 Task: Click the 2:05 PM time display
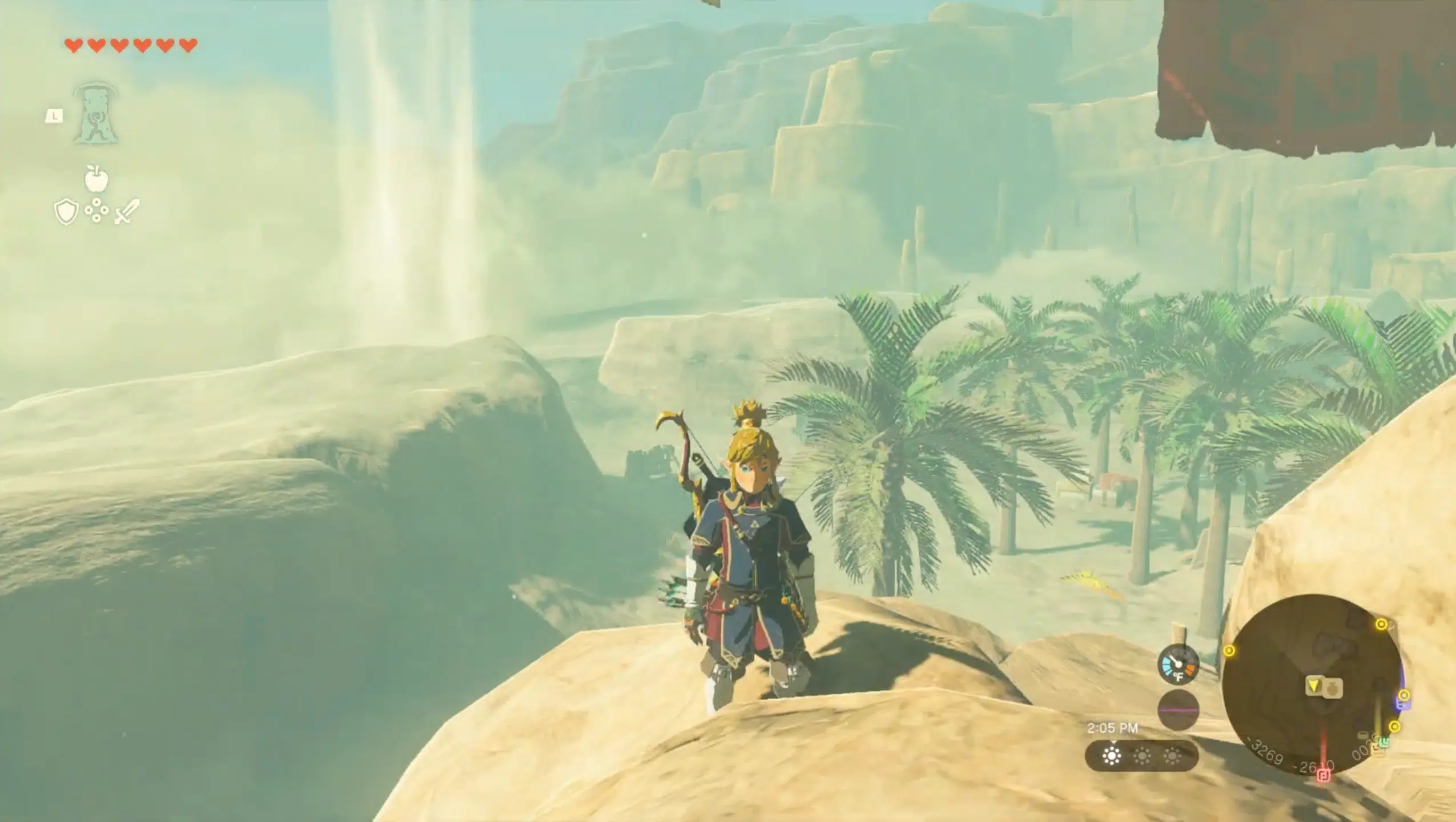coord(1113,727)
